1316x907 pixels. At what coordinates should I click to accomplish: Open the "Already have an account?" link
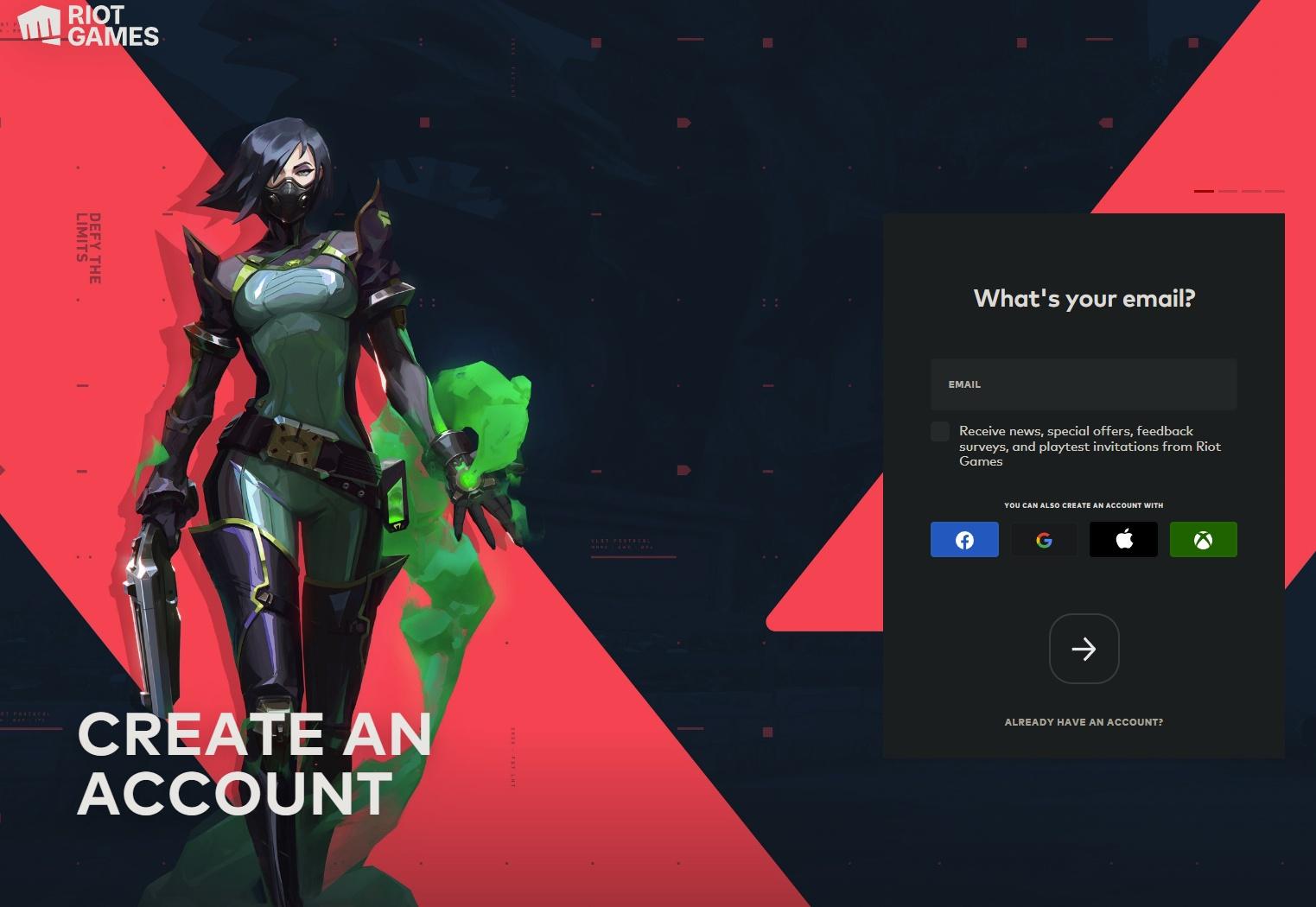pyautogui.click(x=1083, y=722)
